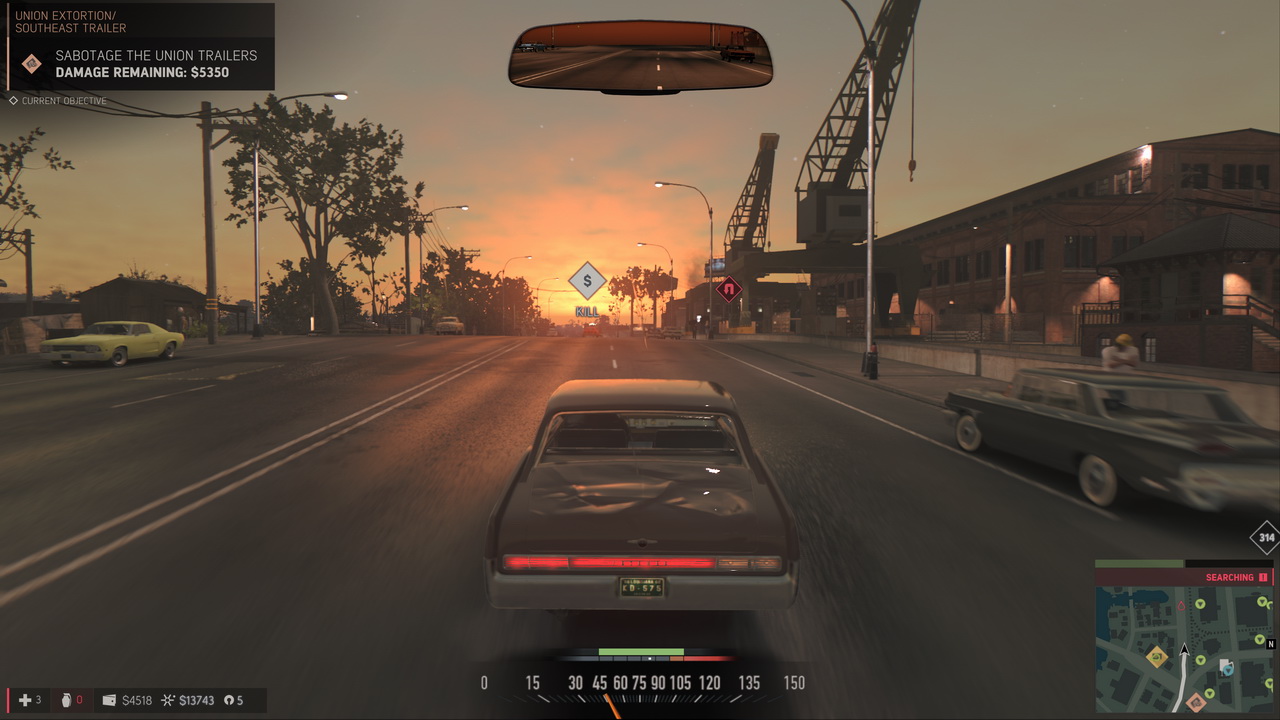
Task: Select the orange diamond objective on minimap
Action: [x=1196, y=701]
